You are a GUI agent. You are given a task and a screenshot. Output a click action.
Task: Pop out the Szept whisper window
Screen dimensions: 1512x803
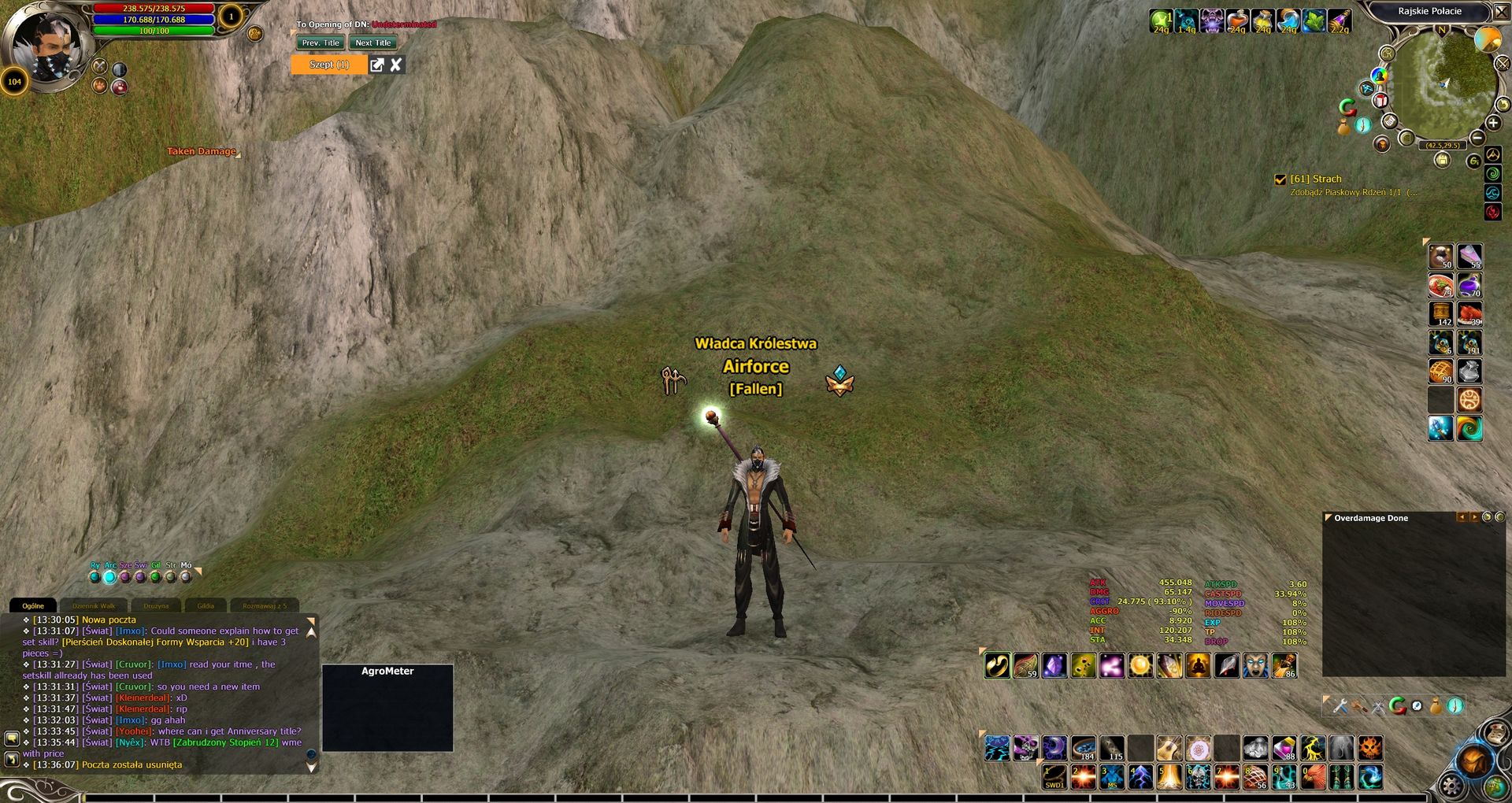[377, 65]
